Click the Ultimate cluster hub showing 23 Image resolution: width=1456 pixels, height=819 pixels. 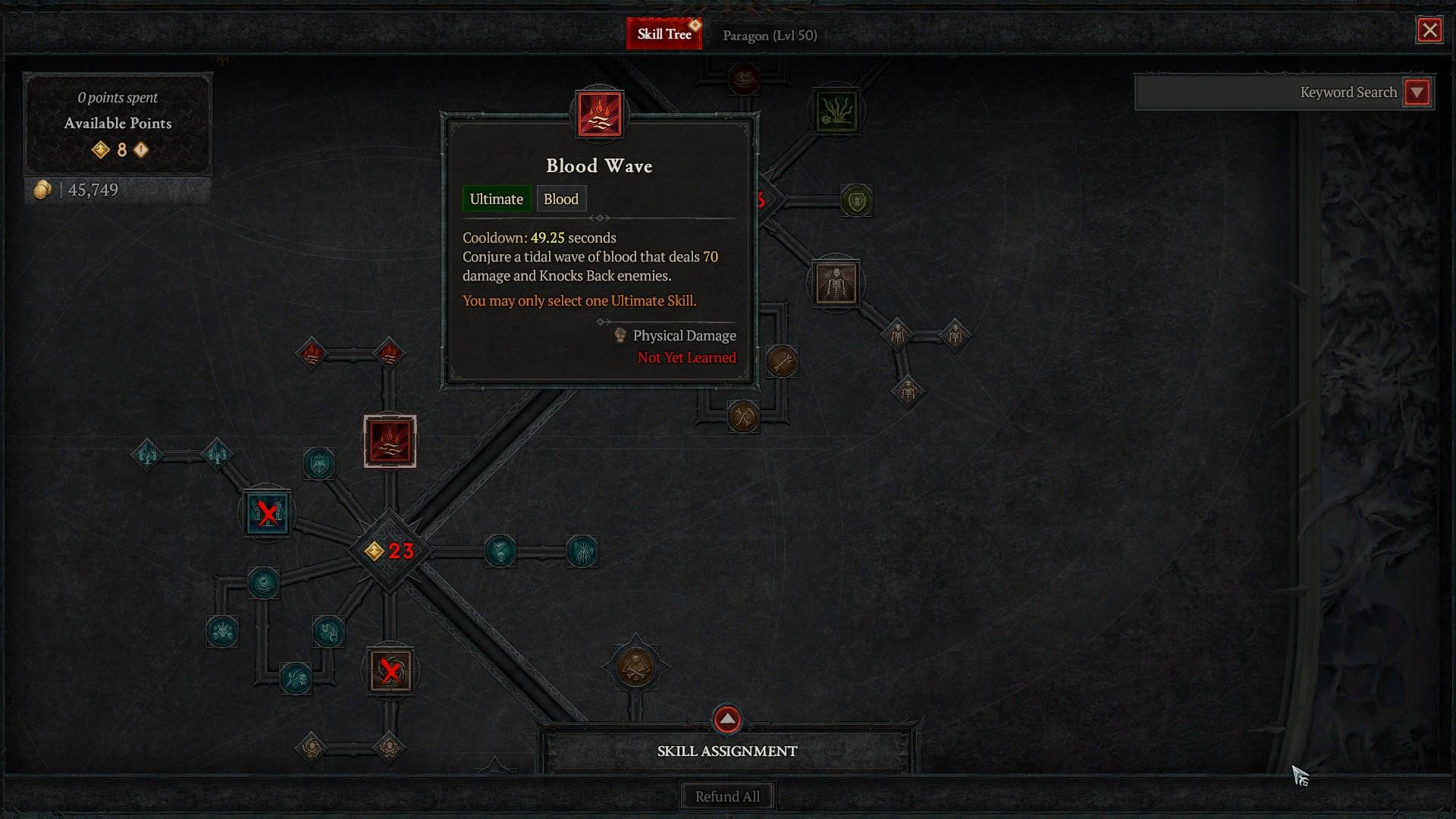click(390, 551)
